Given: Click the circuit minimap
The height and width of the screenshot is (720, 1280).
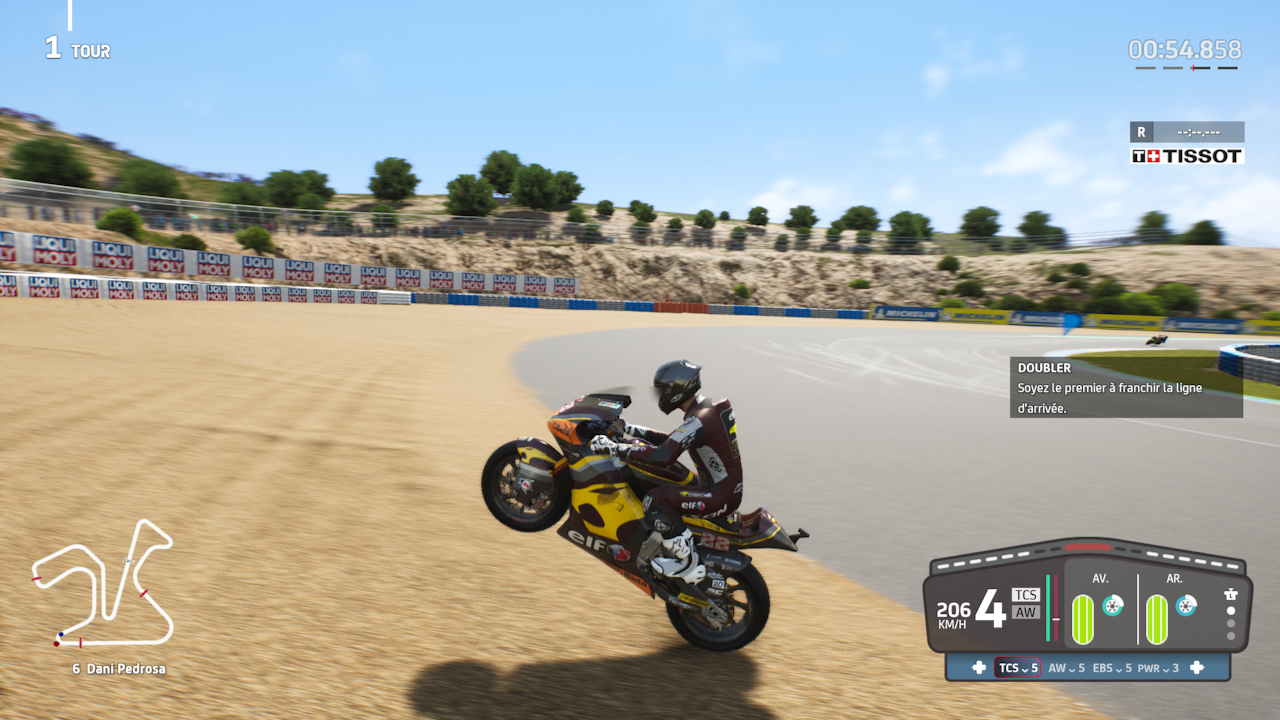Looking at the screenshot, I should point(103,584).
